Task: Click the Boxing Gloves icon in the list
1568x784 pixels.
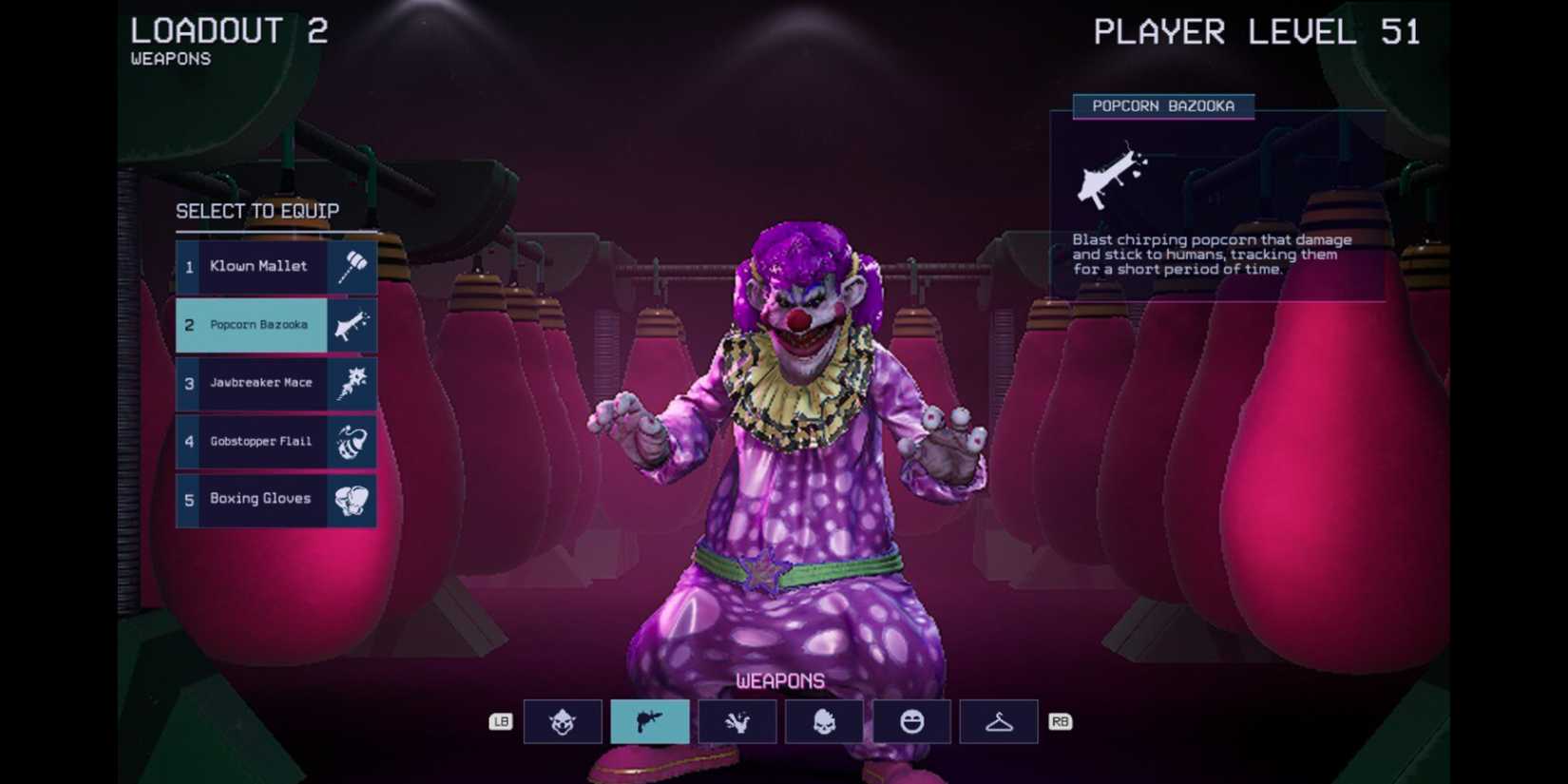Action: coord(352,499)
